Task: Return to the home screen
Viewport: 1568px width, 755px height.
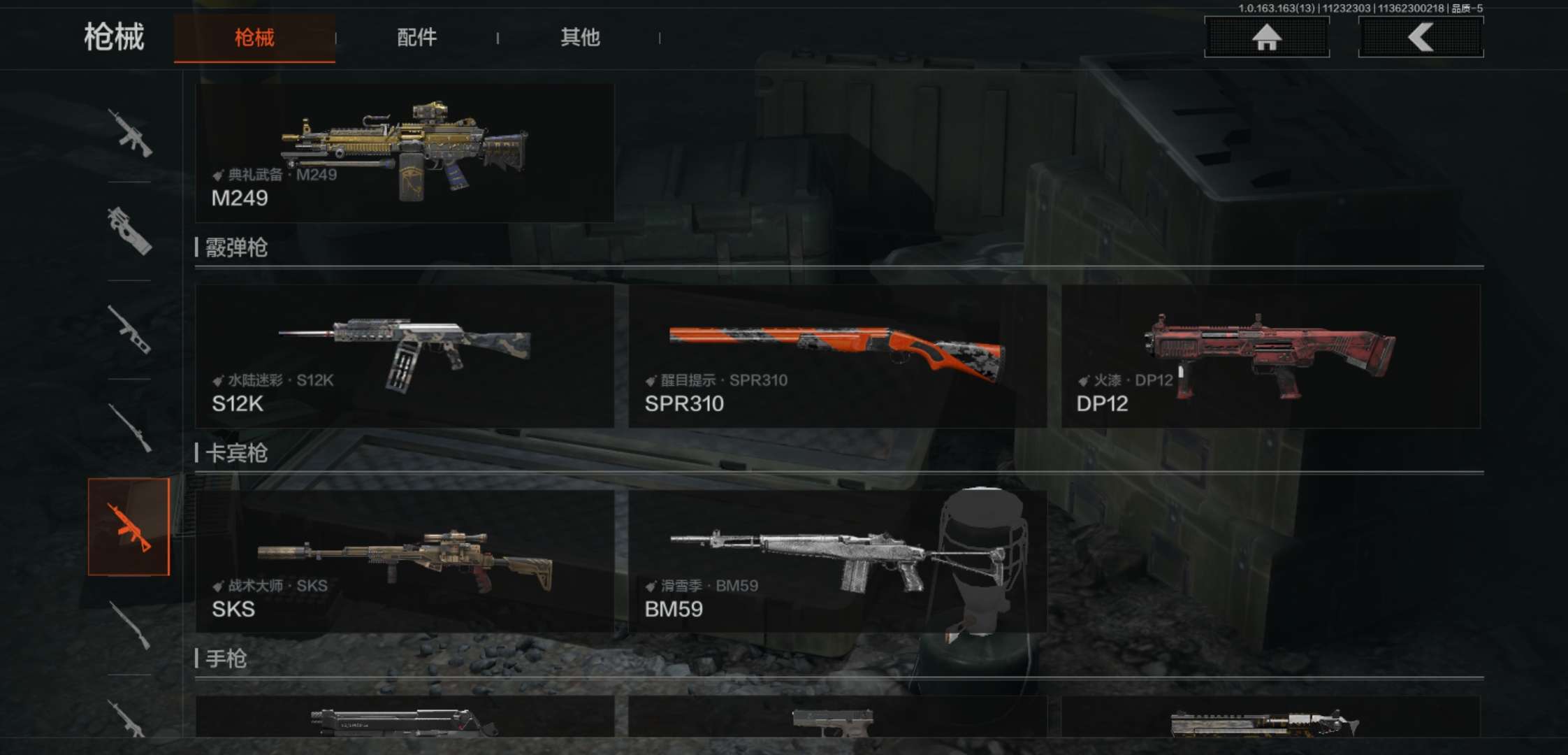Action: click(1266, 37)
